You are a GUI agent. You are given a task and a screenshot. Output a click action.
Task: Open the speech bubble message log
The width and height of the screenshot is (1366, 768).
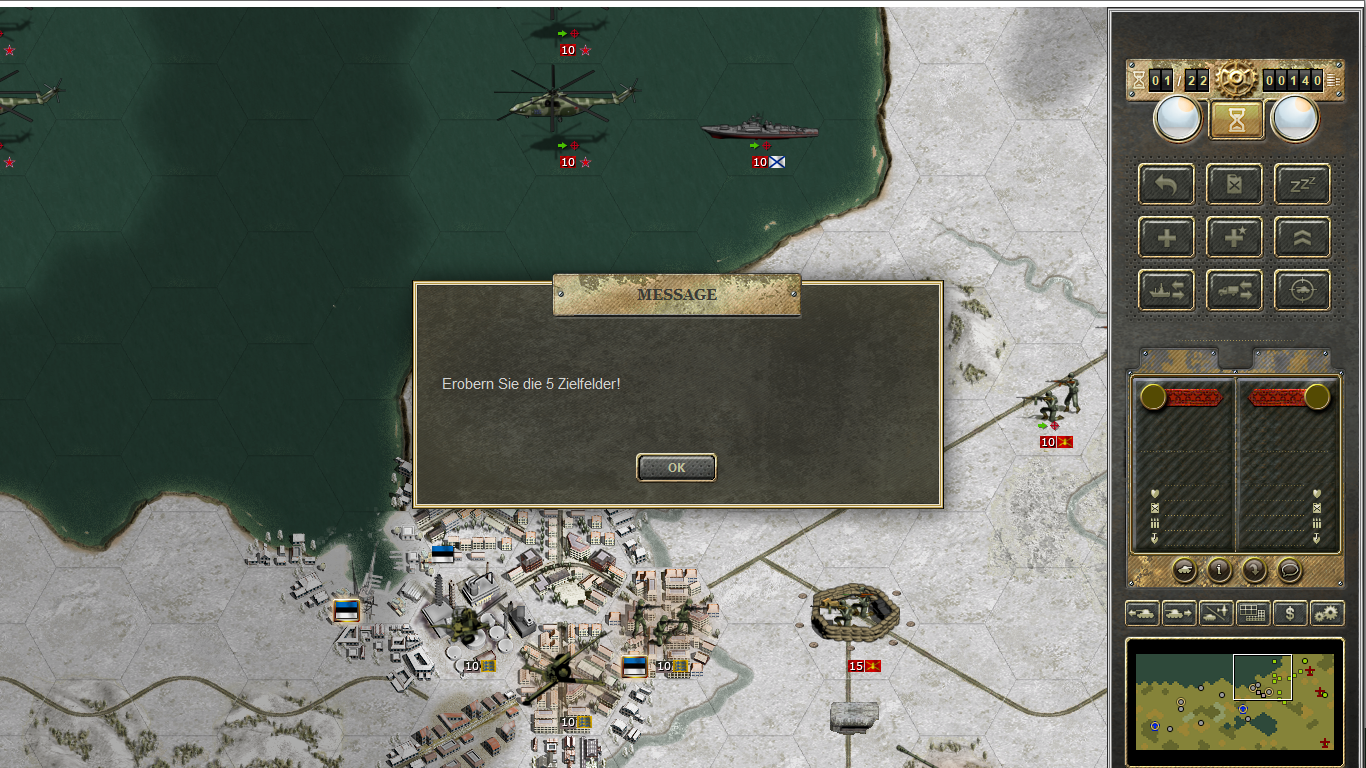1290,570
